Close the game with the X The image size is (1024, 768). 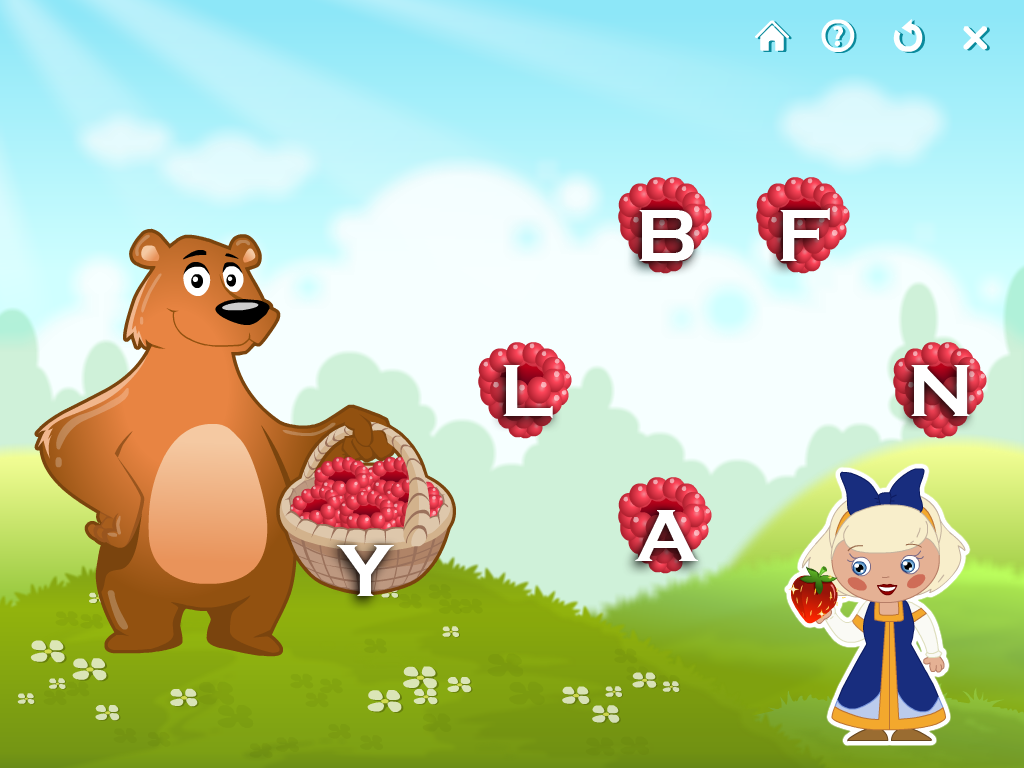click(975, 38)
